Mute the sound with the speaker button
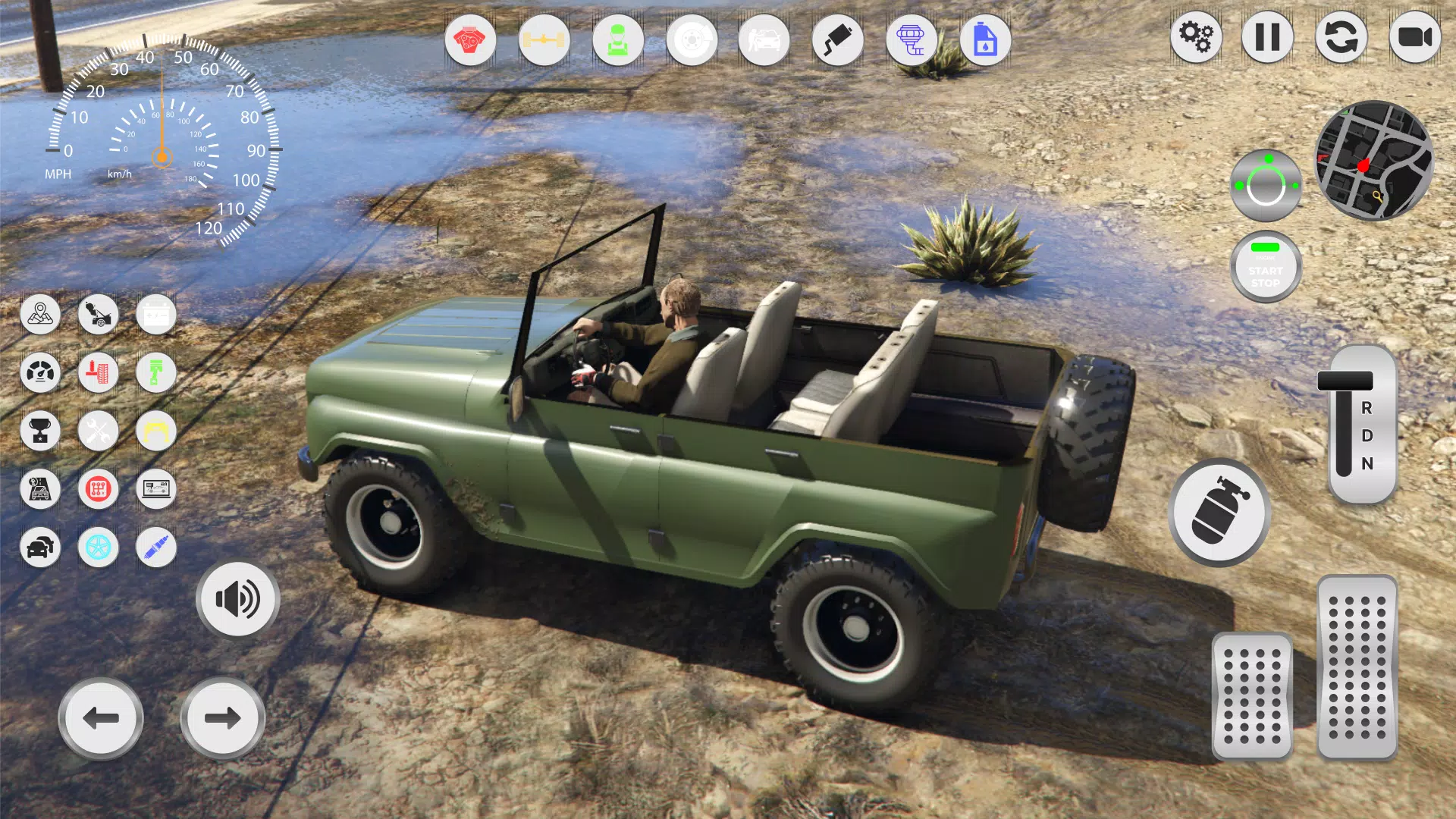The height and width of the screenshot is (819, 1456). [237, 598]
